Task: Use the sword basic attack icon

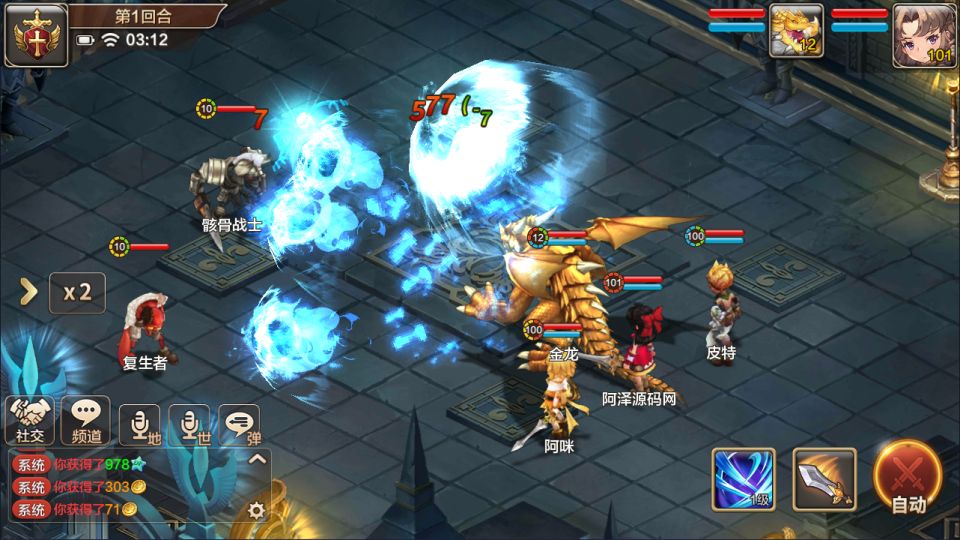Action: [824, 479]
